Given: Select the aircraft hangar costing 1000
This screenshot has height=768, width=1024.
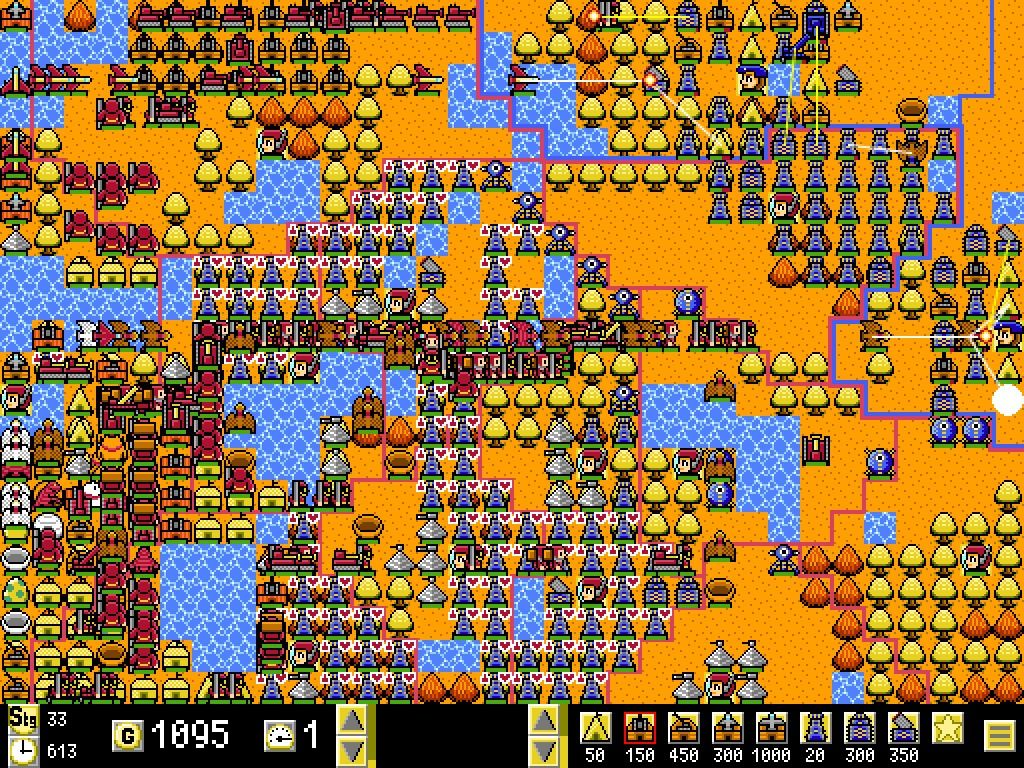Looking at the screenshot, I should click(x=773, y=728).
